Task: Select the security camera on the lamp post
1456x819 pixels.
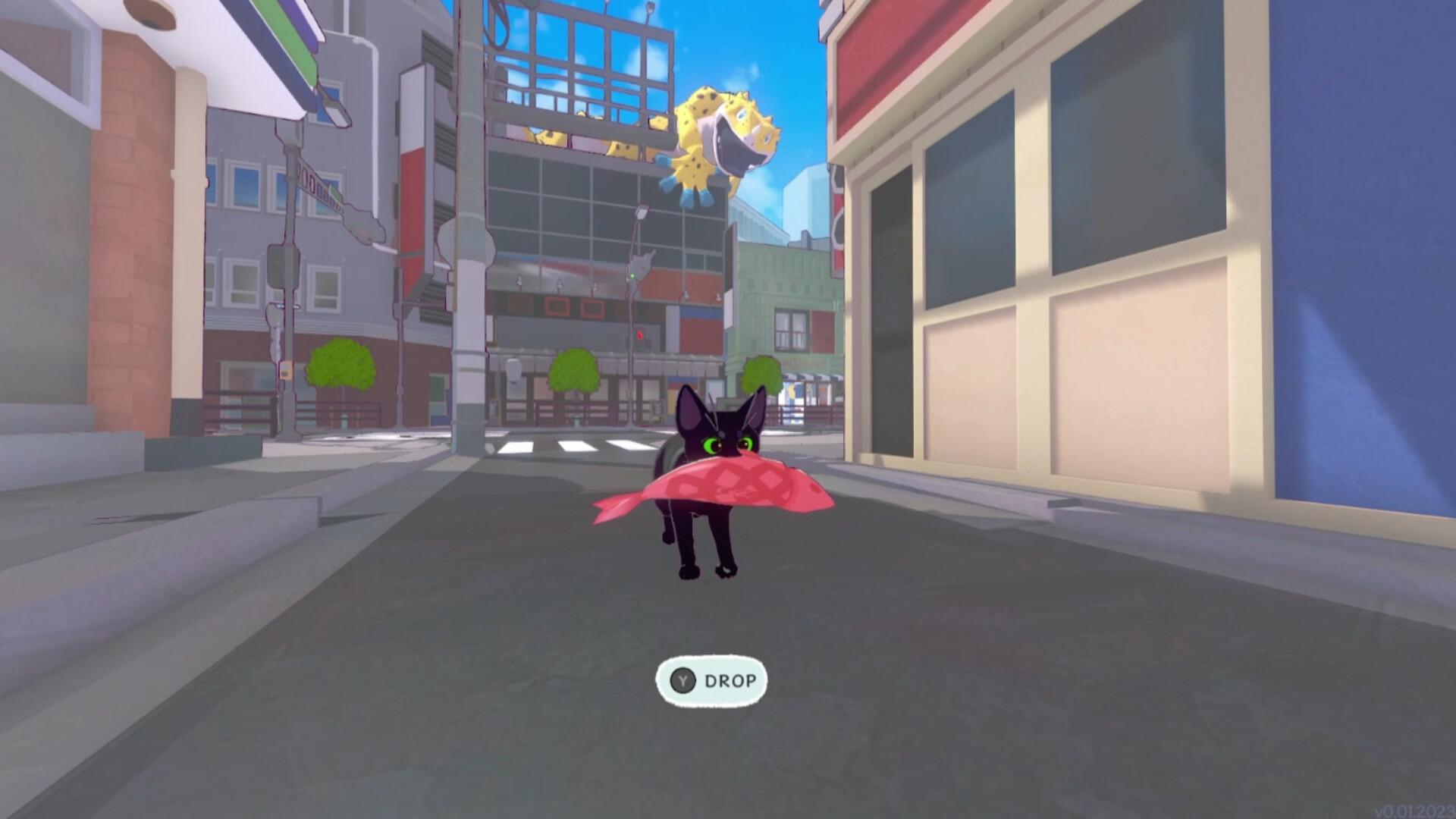Action: tap(641, 212)
